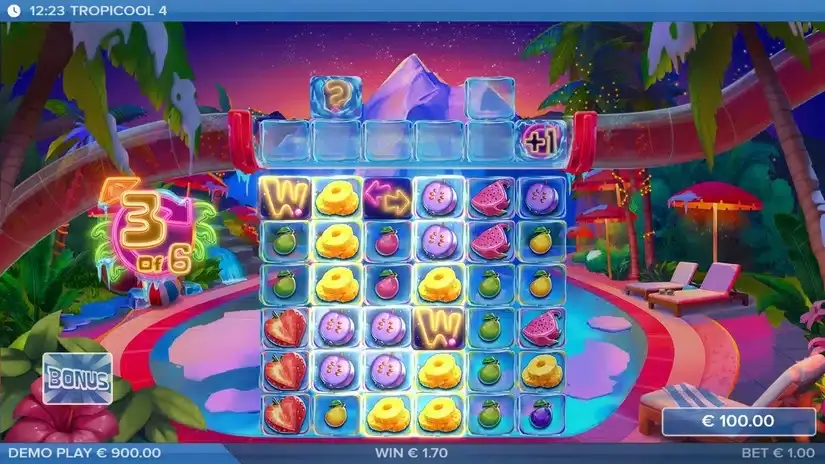Open the BONUS feature menu
The image size is (825, 464).
(x=77, y=378)
